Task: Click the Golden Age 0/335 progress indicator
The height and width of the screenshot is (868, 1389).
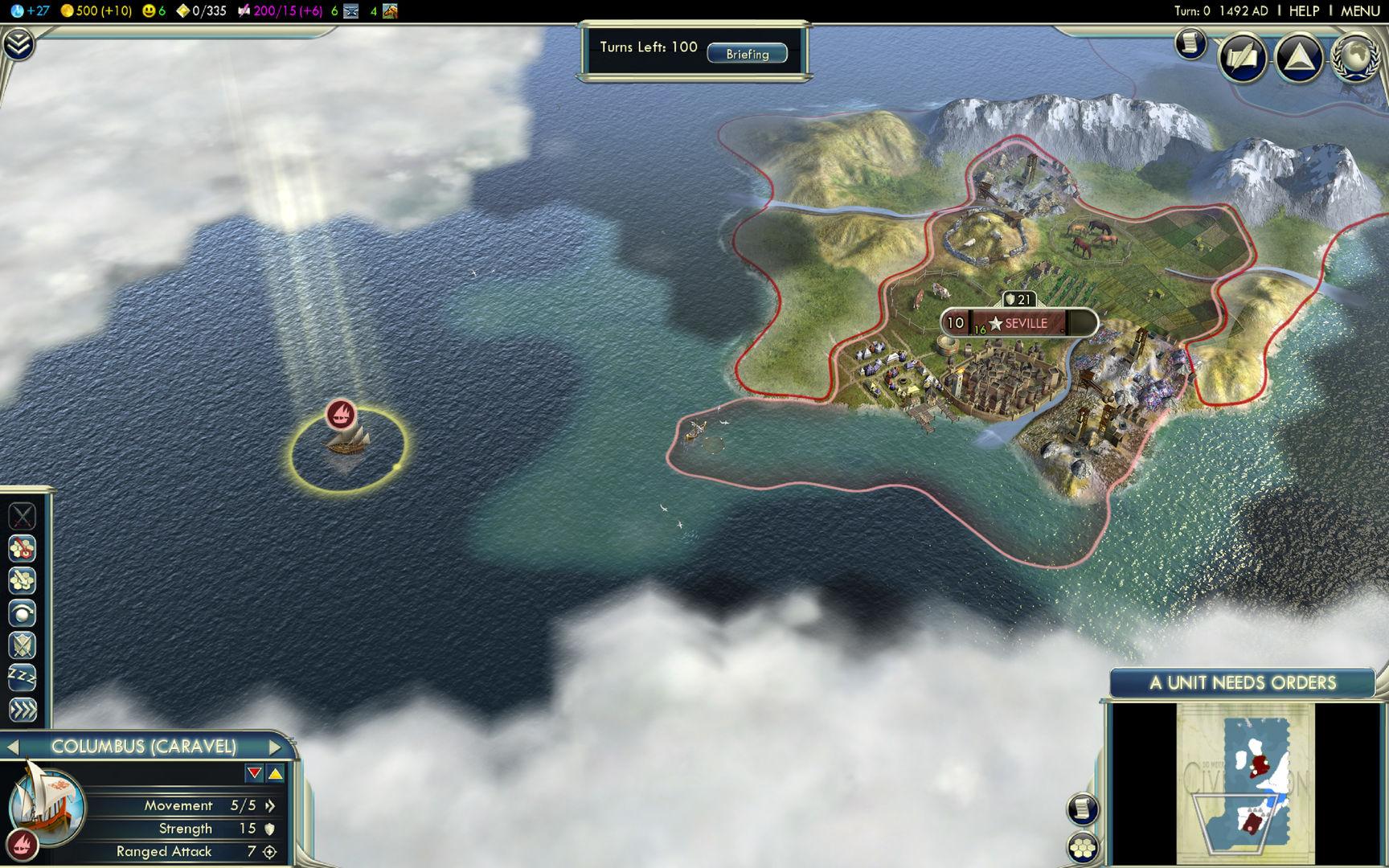Action: pyautogui.click(x=202, y=10)
